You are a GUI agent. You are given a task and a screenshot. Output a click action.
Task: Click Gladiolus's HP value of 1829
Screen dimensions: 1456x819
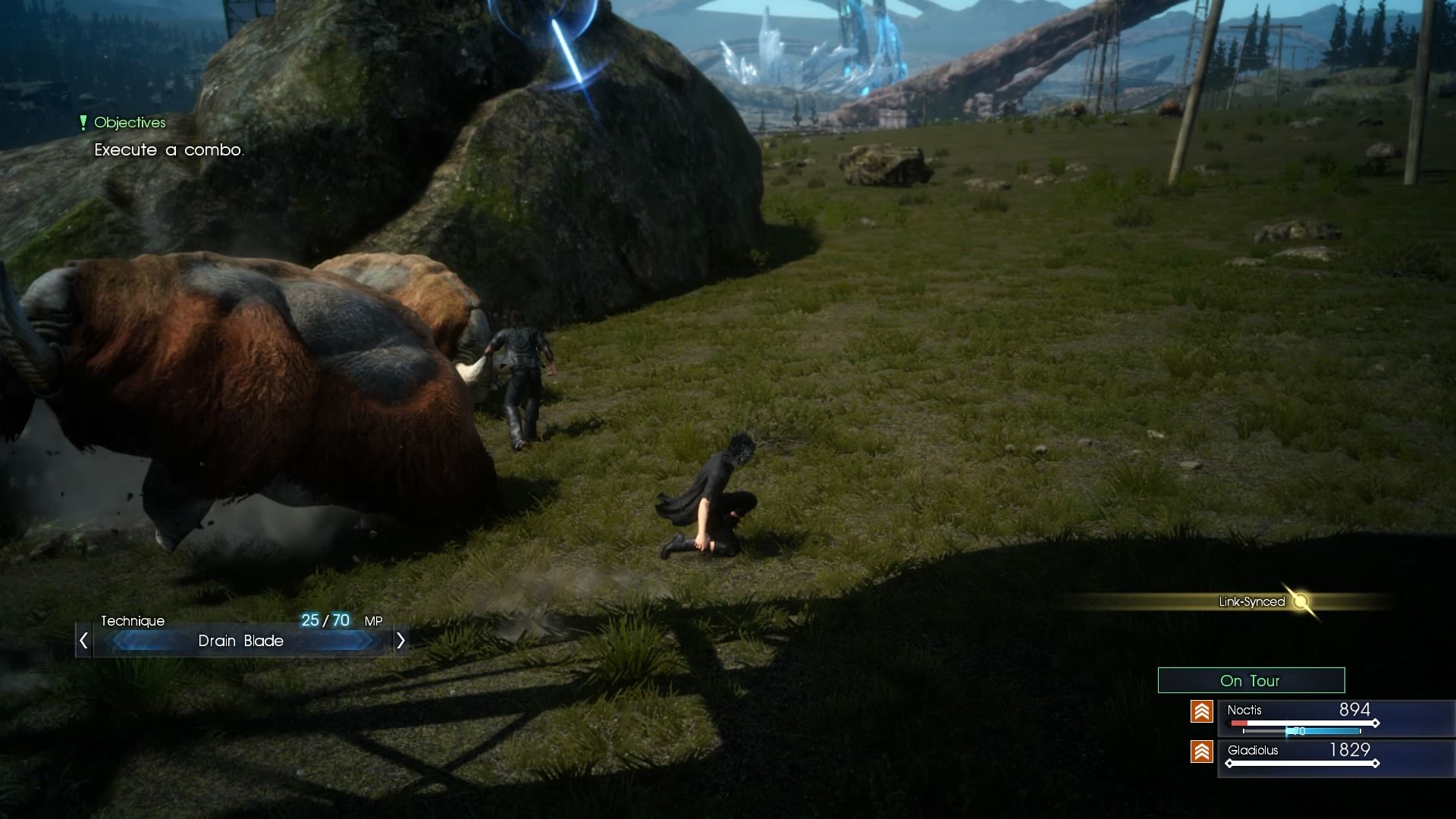(x=1351, y=751)
